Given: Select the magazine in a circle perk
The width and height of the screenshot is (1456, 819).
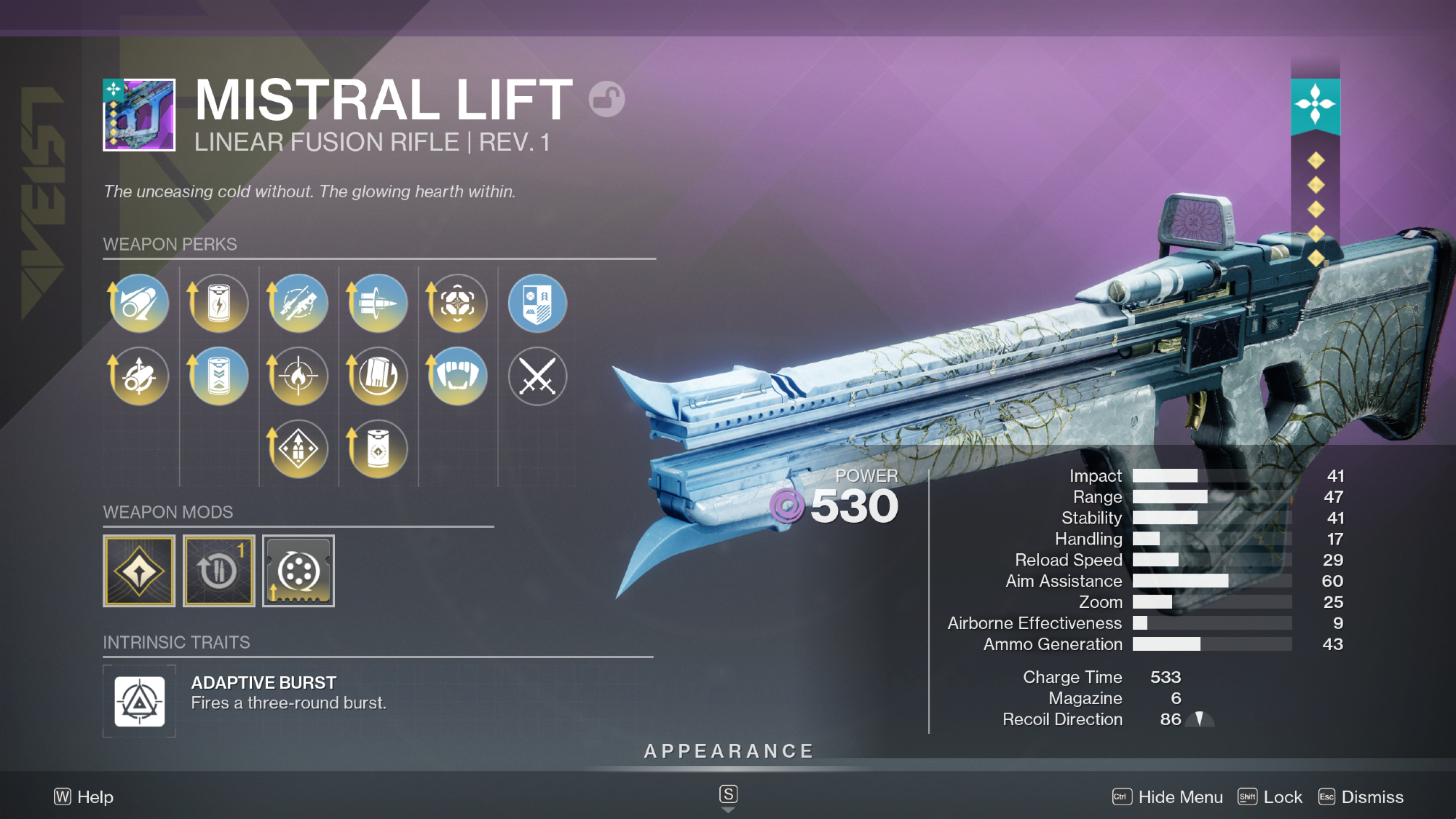Looking at the screenshot, I should [378, 376].
